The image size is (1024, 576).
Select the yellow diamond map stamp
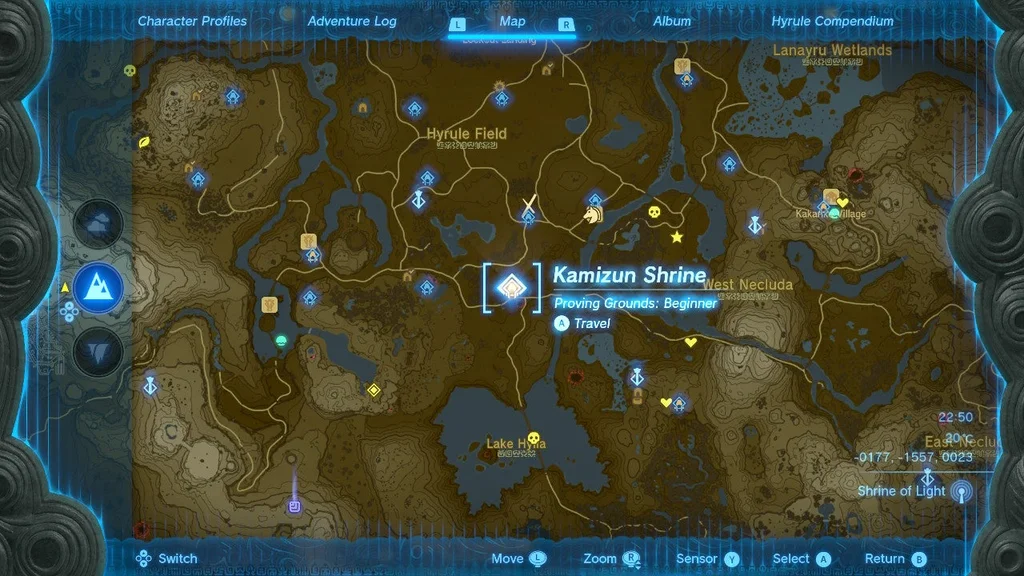click(x=374, y=390)
